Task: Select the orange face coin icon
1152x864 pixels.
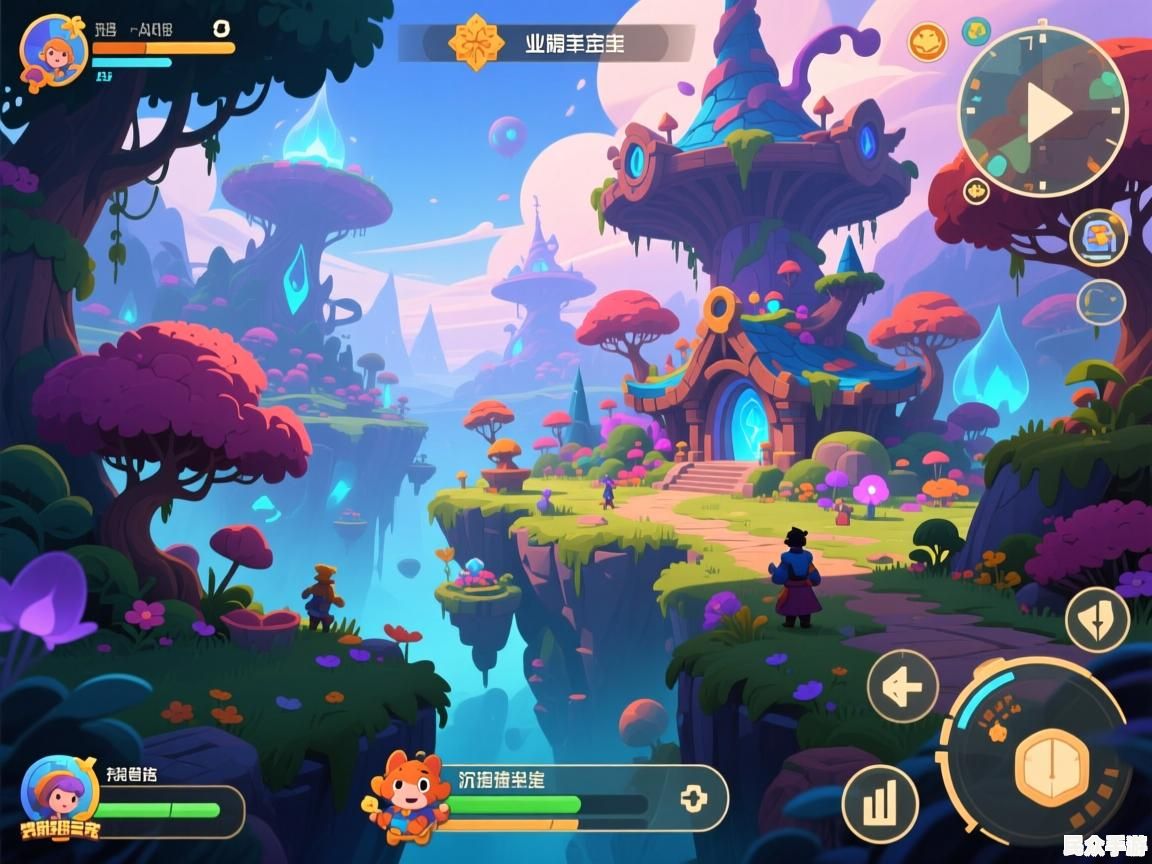Action: point(927,42)
